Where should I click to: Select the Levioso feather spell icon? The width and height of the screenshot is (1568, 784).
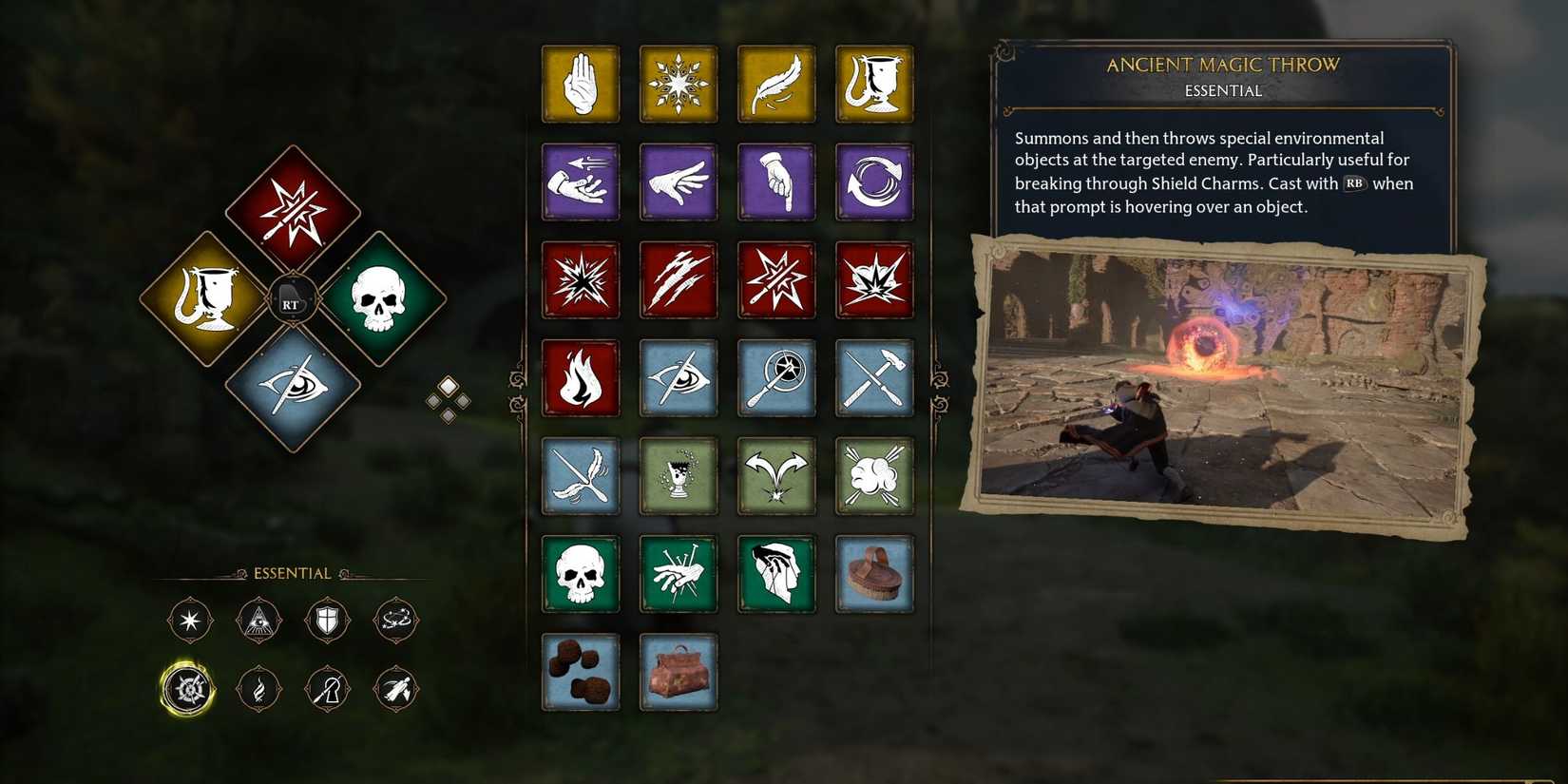click(776, 84)
